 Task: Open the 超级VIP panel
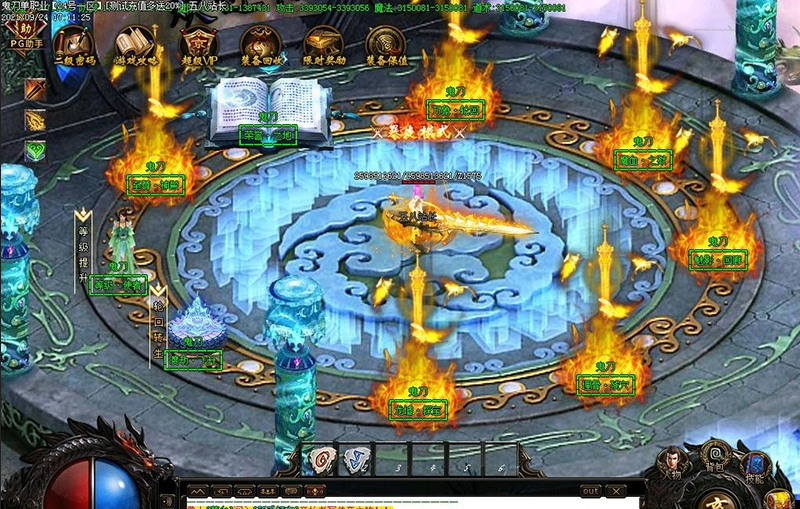pos(198,47)
